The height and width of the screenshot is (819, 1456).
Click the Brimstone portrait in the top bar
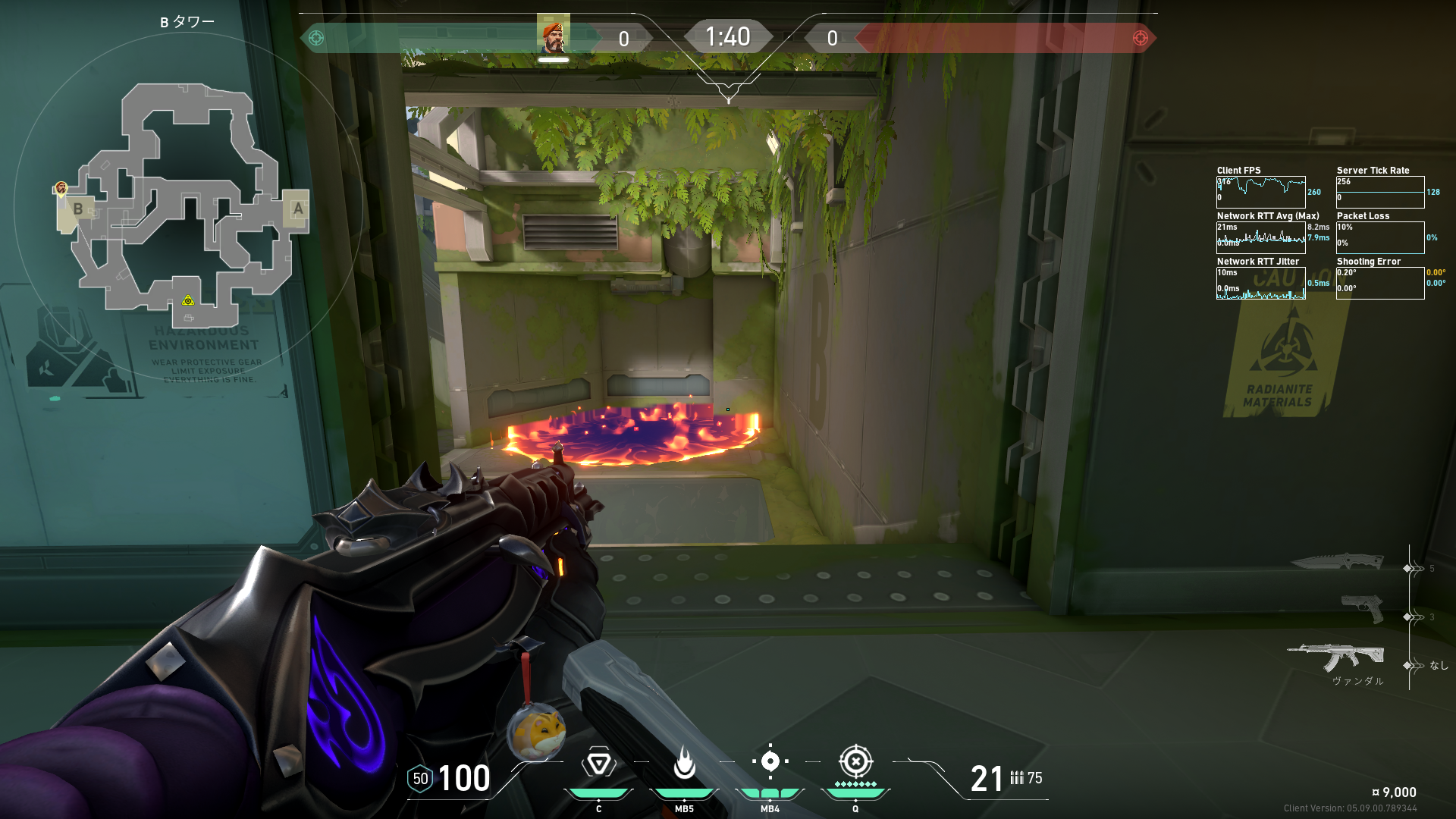554,34
